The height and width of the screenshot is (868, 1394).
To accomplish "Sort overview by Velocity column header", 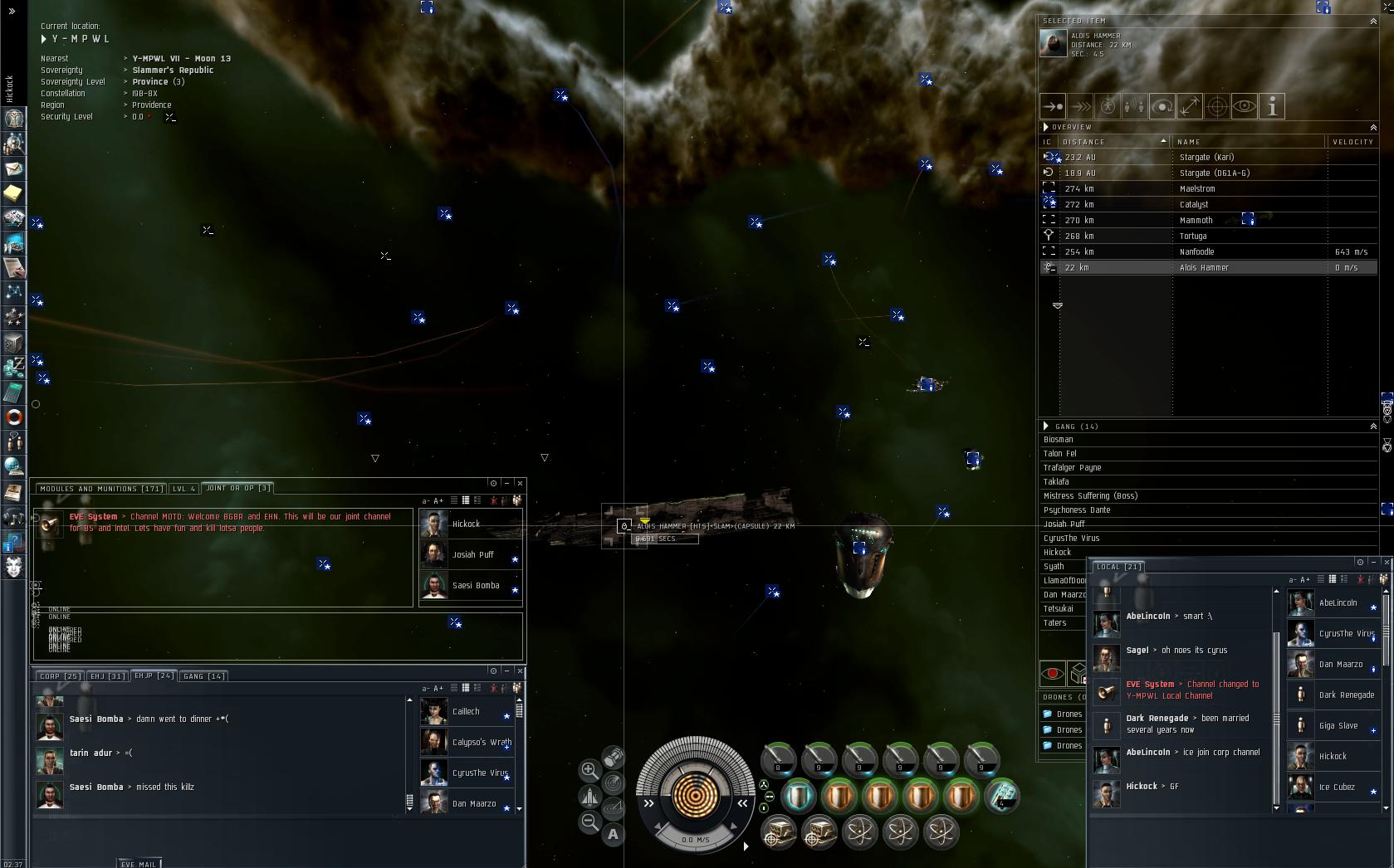I will point(1352,142).
